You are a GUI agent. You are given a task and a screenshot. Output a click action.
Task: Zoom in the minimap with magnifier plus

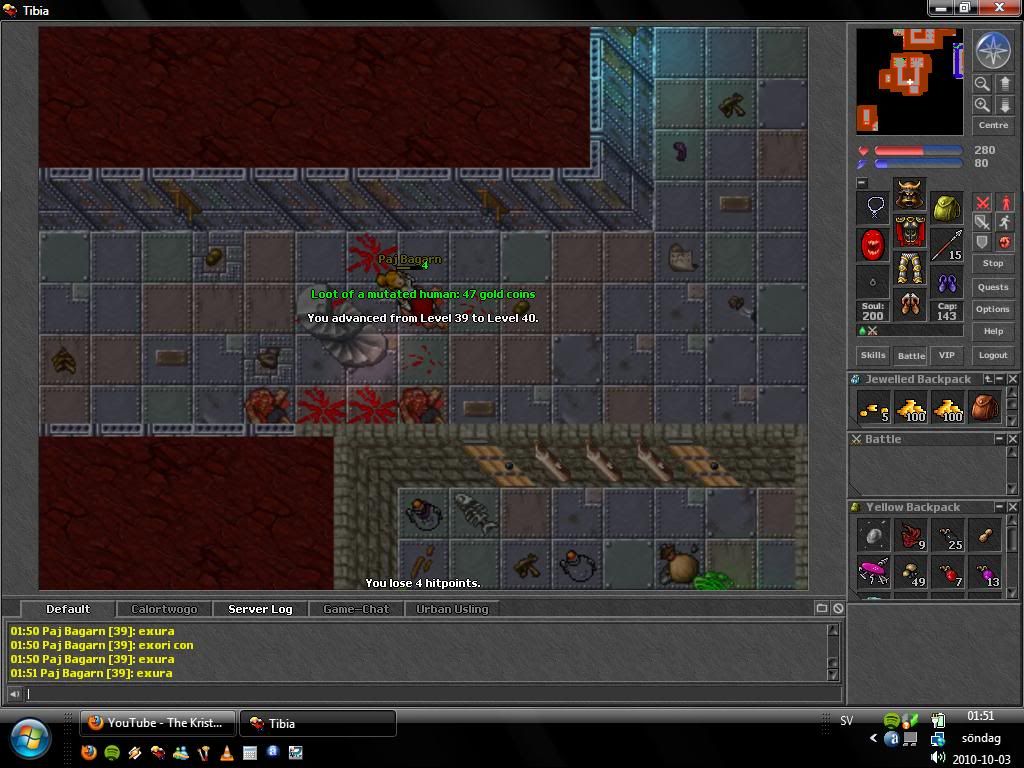[x=982, y=105]
